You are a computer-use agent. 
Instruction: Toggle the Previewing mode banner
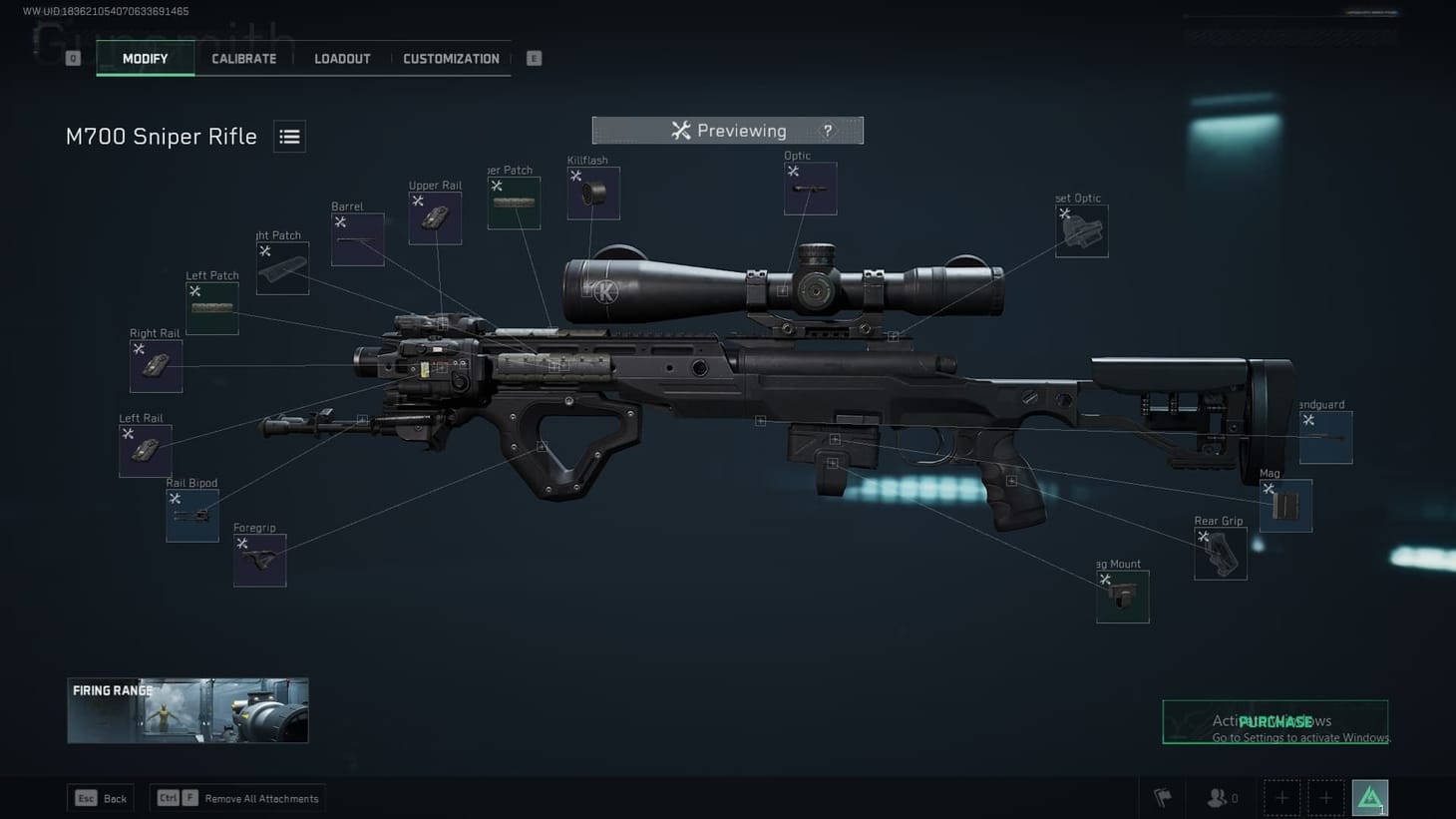pos(728,130)
